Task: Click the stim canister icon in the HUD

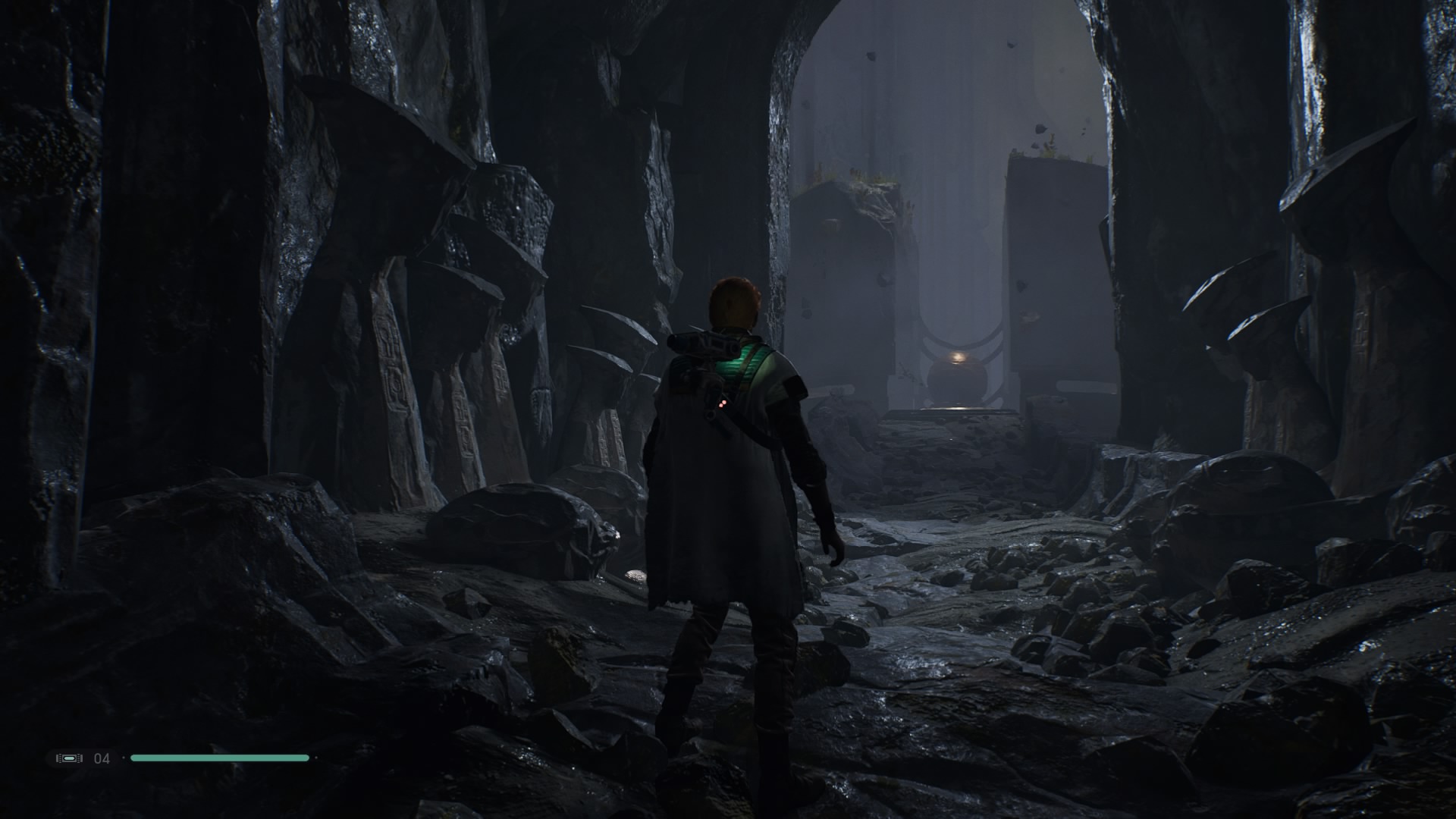Action: pyautogui.click(x=69, y=758)
